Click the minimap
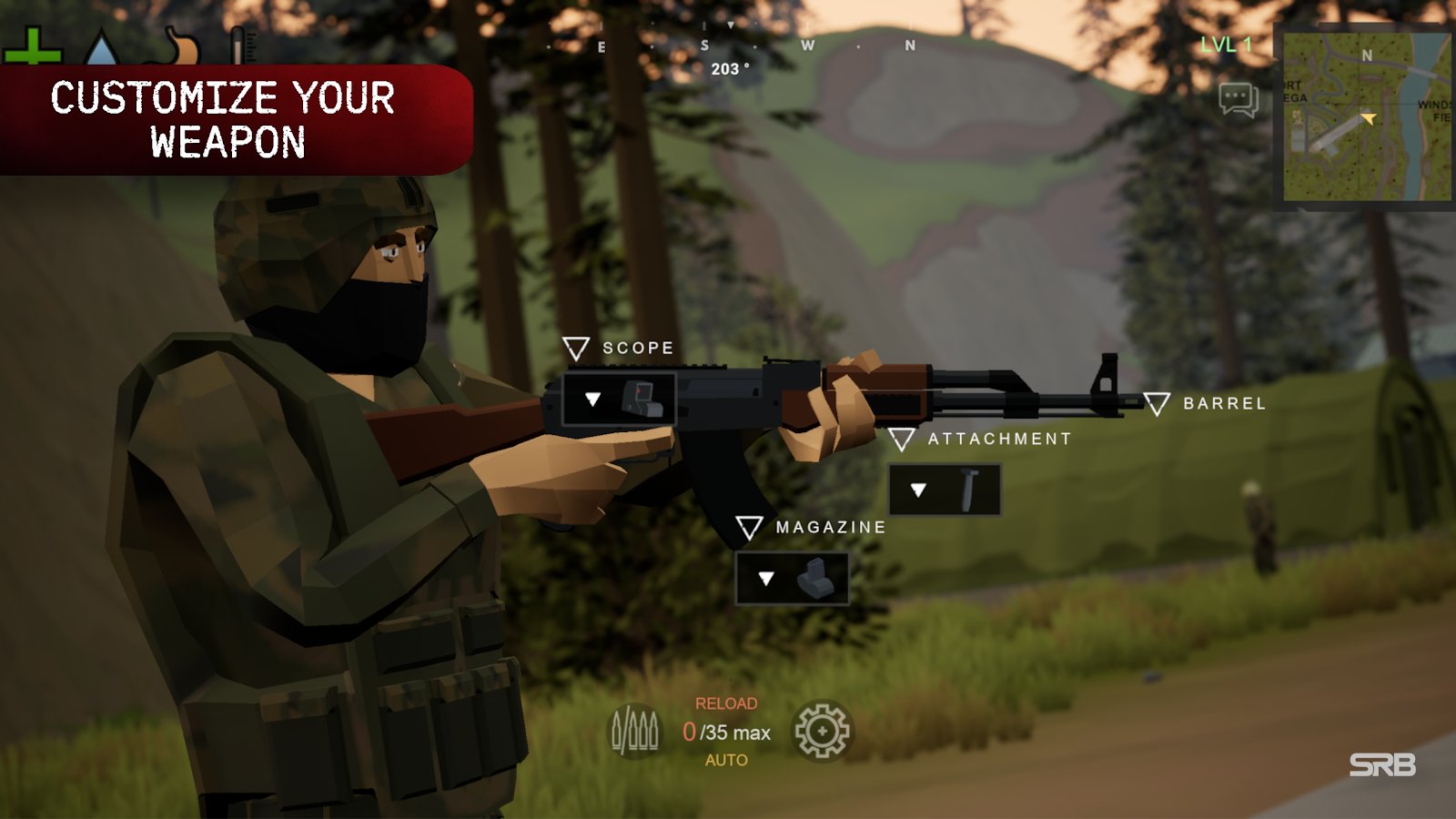1456x819 pixels. [1365, 116]
